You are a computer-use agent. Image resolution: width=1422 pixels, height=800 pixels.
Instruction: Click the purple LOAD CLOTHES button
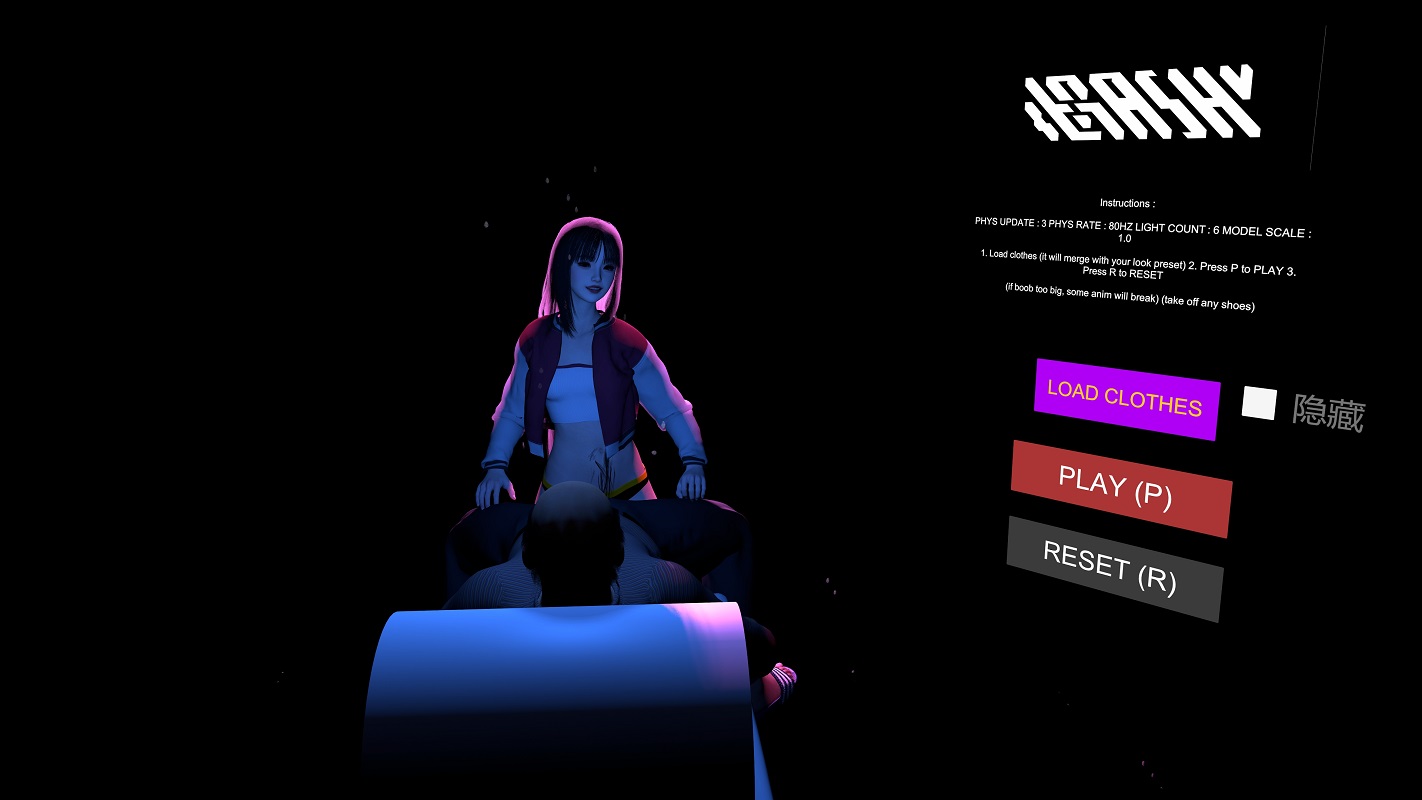(x=1126, y=398)
